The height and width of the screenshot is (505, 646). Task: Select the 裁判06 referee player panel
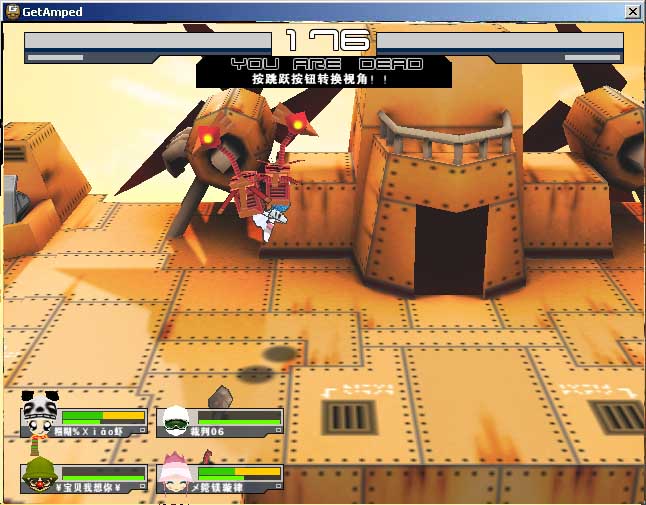tap(220, 421)
